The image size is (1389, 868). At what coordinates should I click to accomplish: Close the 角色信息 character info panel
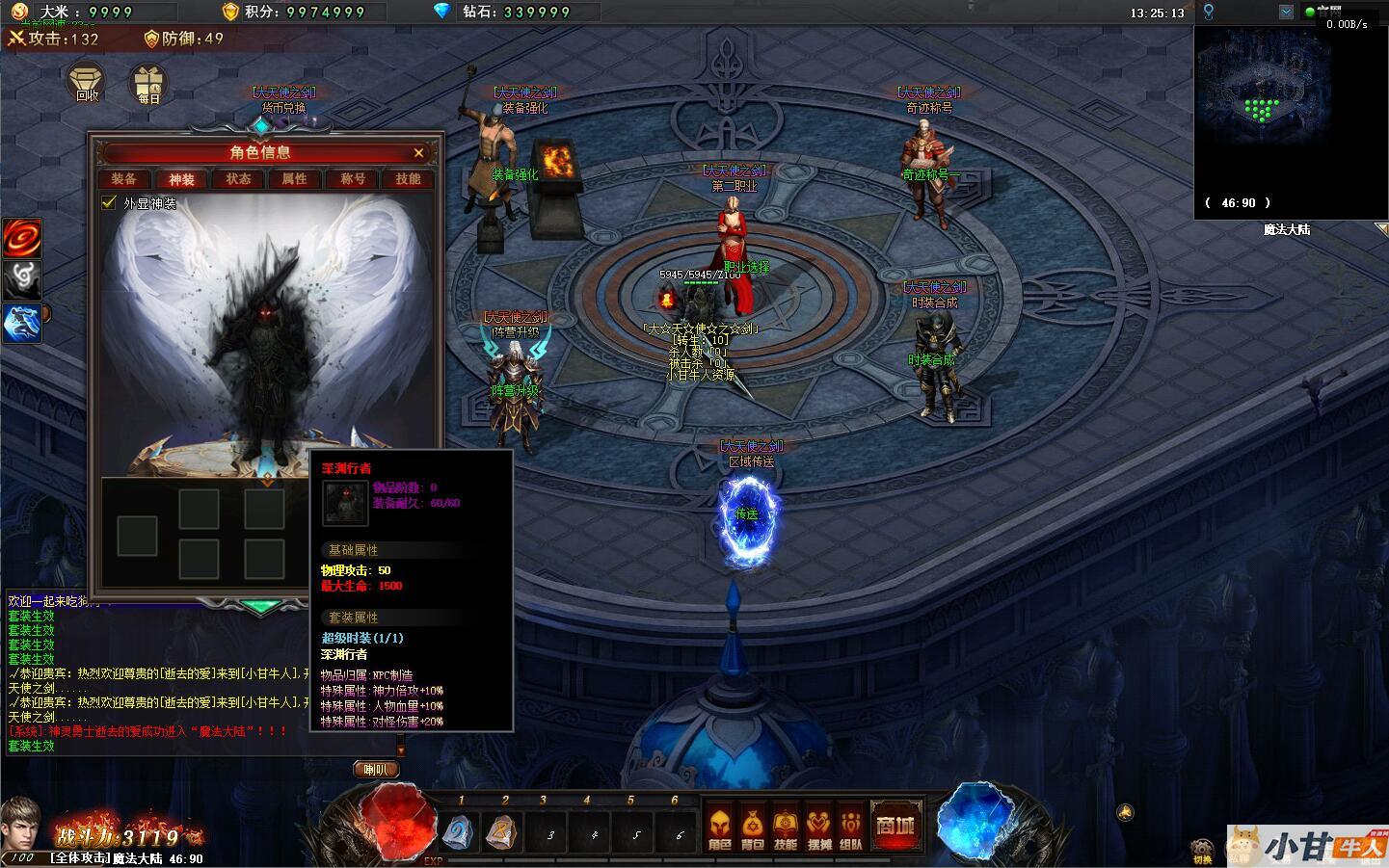click(x=418, y=152)
